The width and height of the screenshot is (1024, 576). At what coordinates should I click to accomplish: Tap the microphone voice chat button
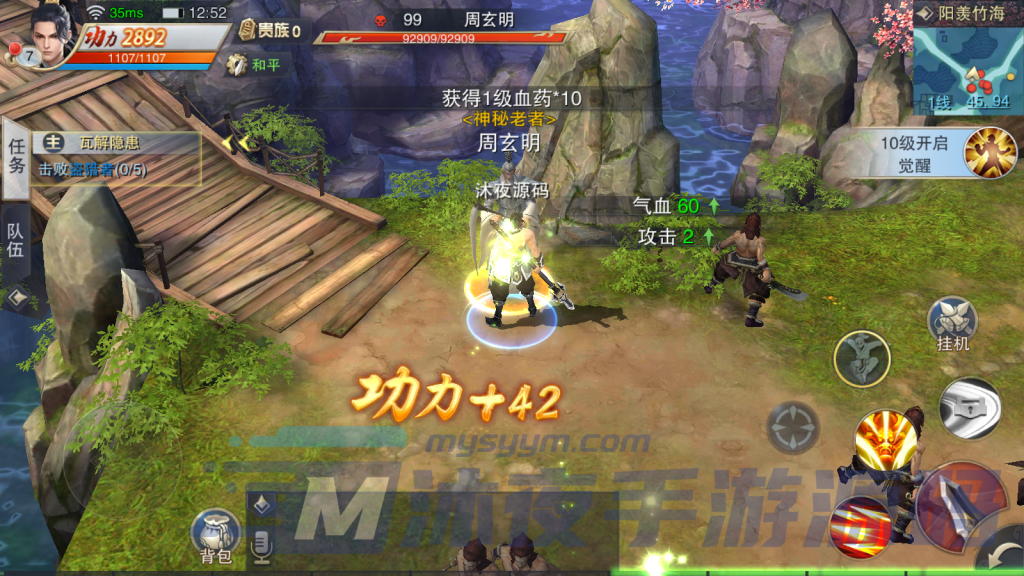pyautogui.click(x=263, y=545)
